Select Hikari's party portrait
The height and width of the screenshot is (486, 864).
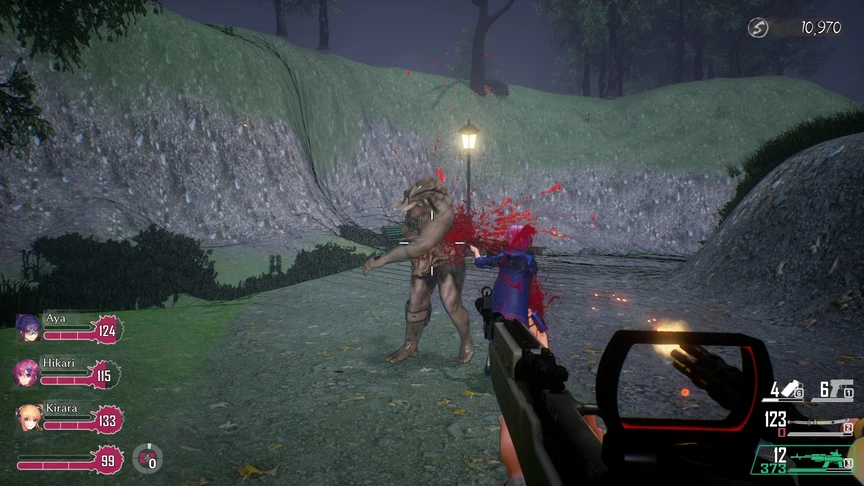click(26, 374)
